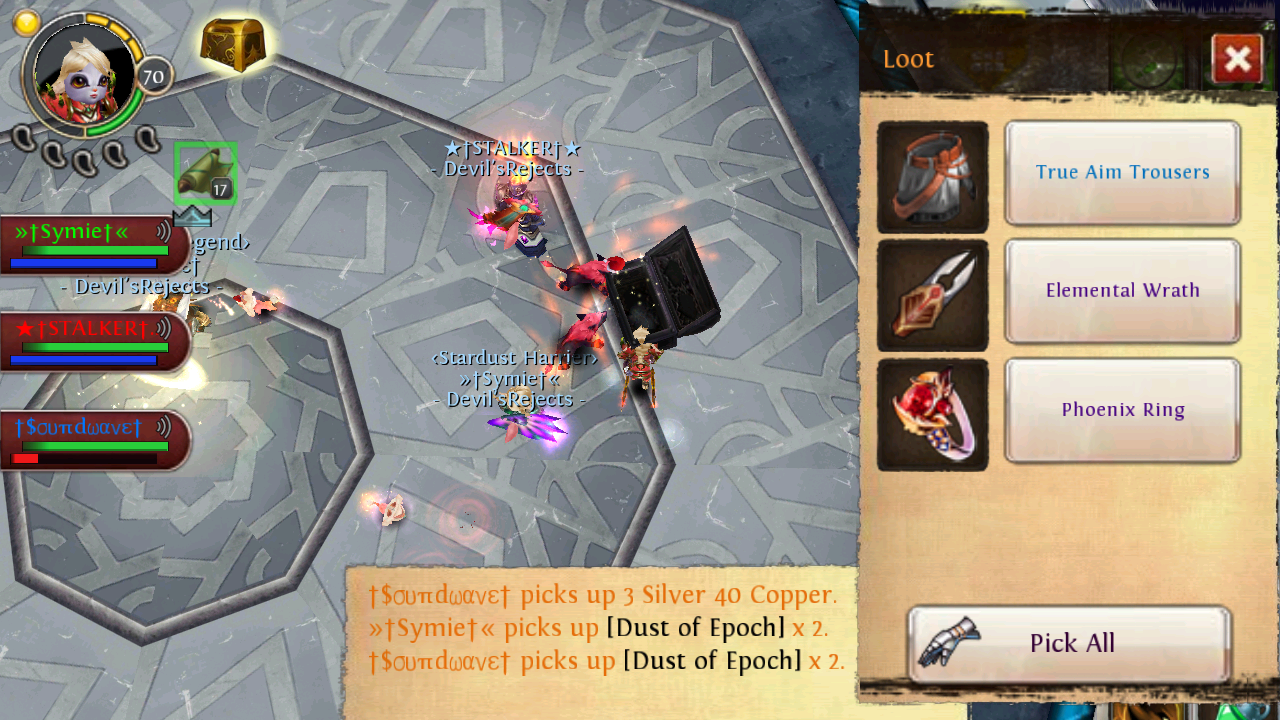Close the Loot window
Viewport: 1280px width, 720px height.
[1237, 59]
